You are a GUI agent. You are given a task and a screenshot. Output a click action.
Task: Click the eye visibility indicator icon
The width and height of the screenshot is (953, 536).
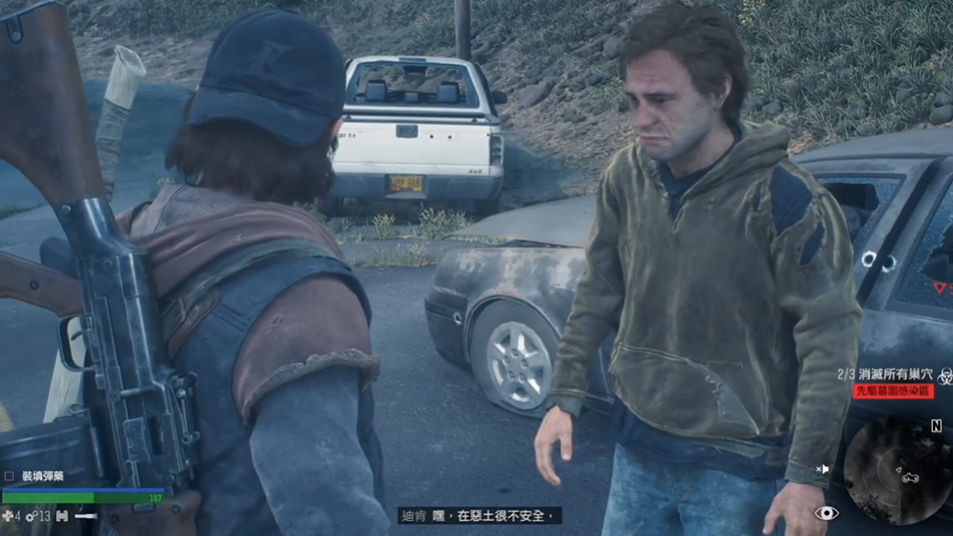coord(826,513)
